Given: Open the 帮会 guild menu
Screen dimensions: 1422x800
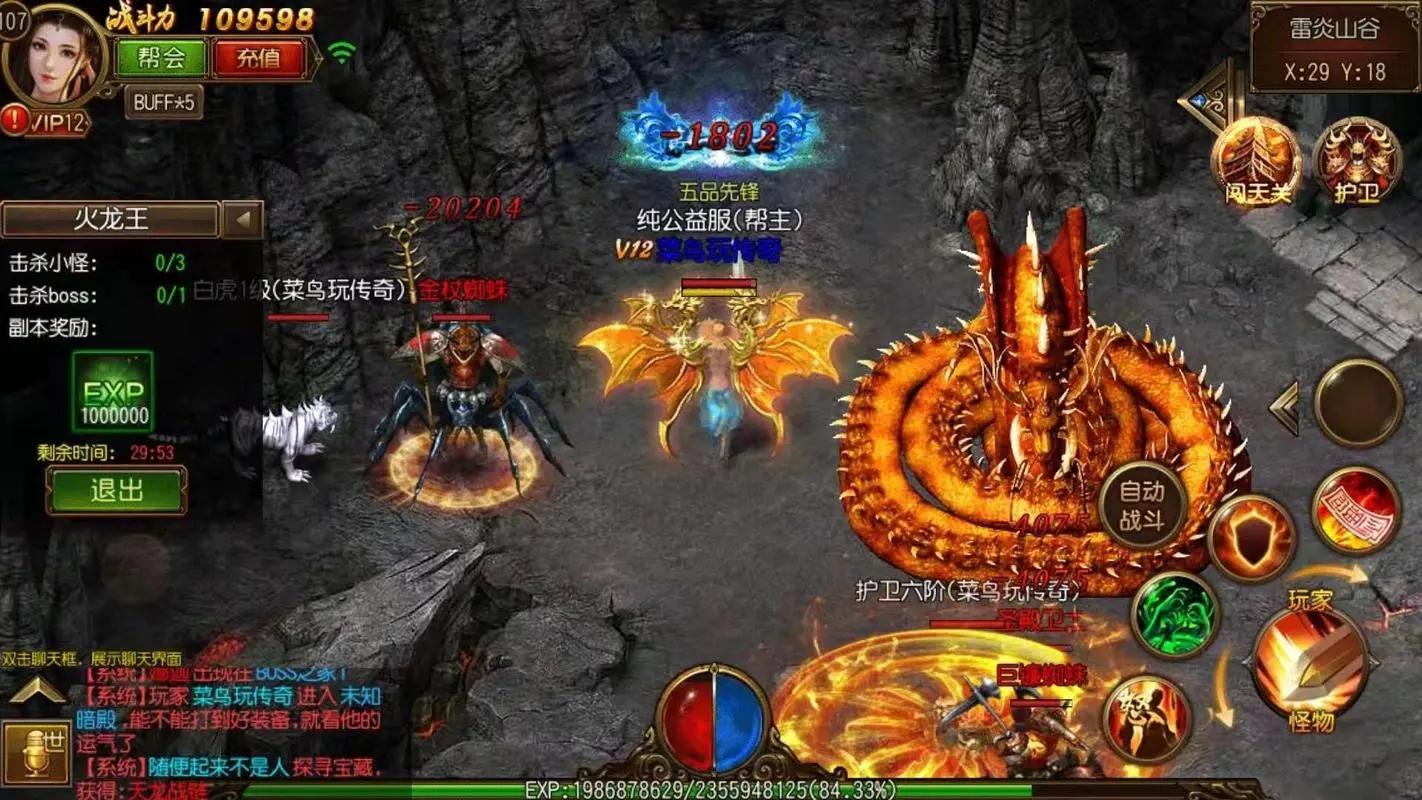Looking at the screenshot, I should coord(161,57).
